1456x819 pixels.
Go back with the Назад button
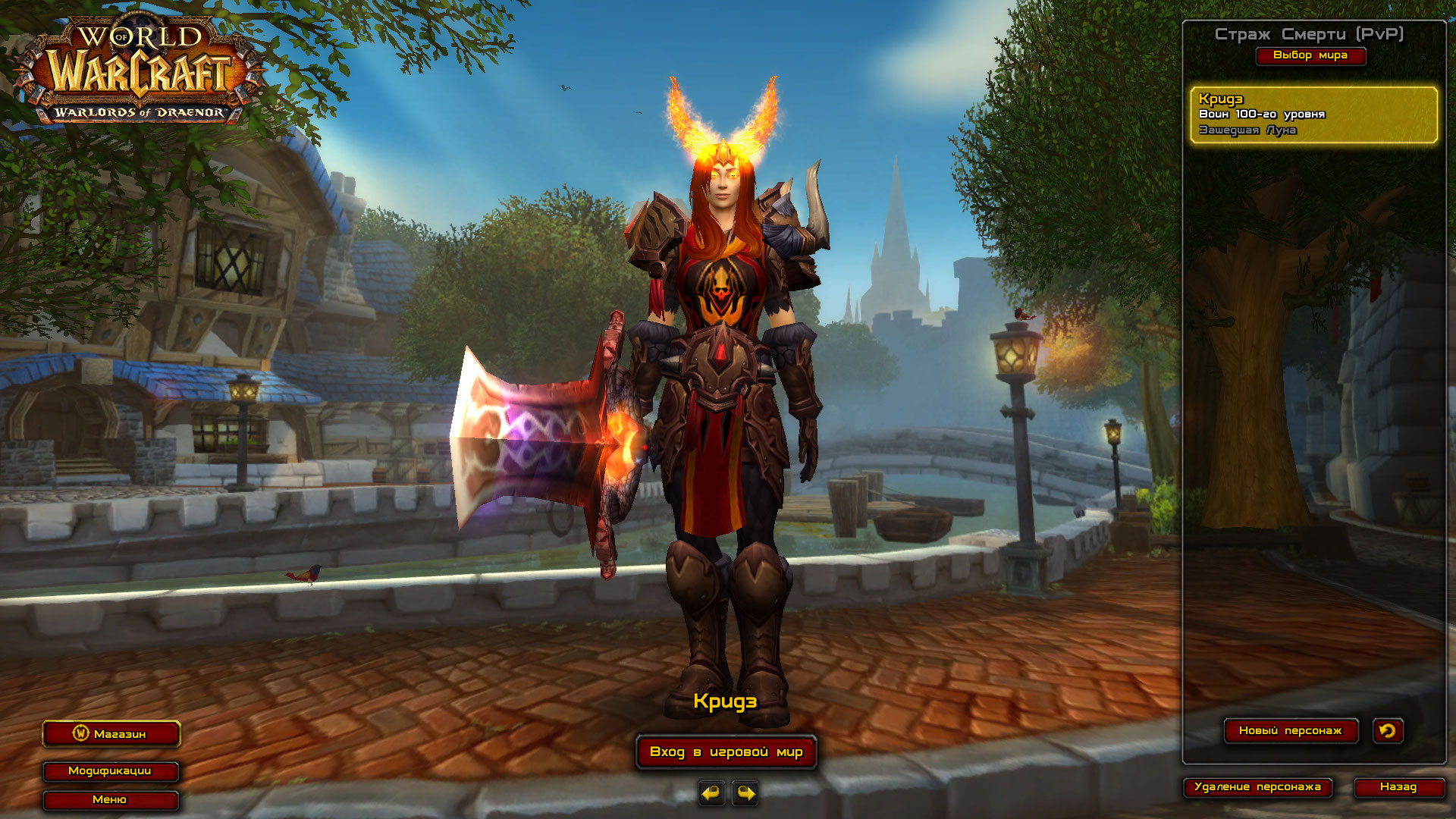click(x=1398, y=787)
